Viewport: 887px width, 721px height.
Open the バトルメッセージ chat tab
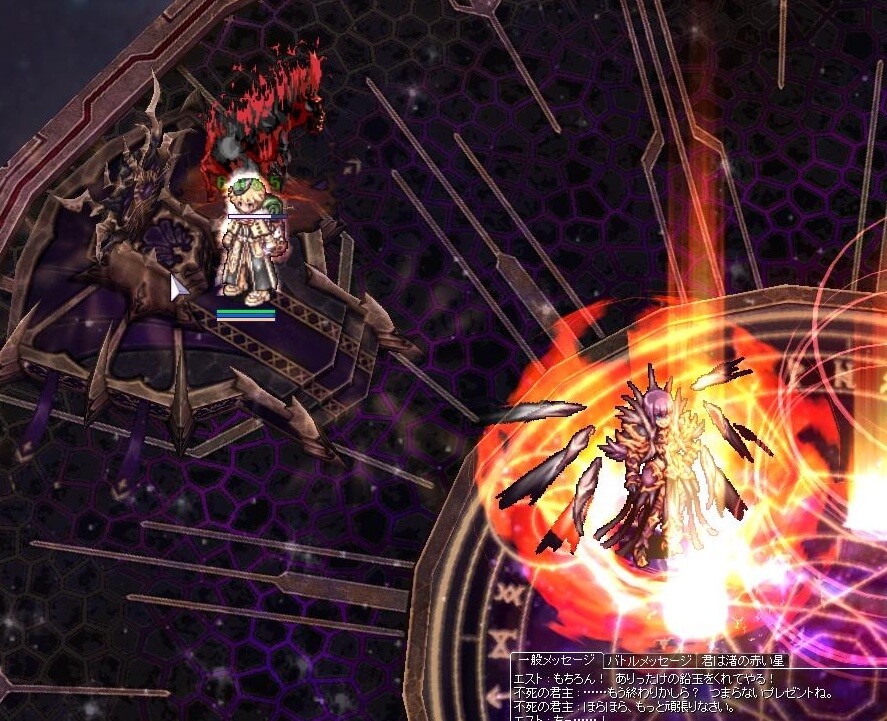(x=649, y=661)
